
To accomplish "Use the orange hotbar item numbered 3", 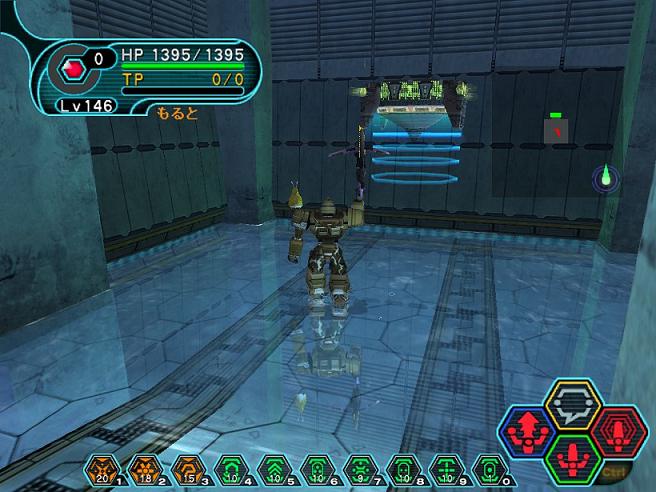I will click(186, 467).
